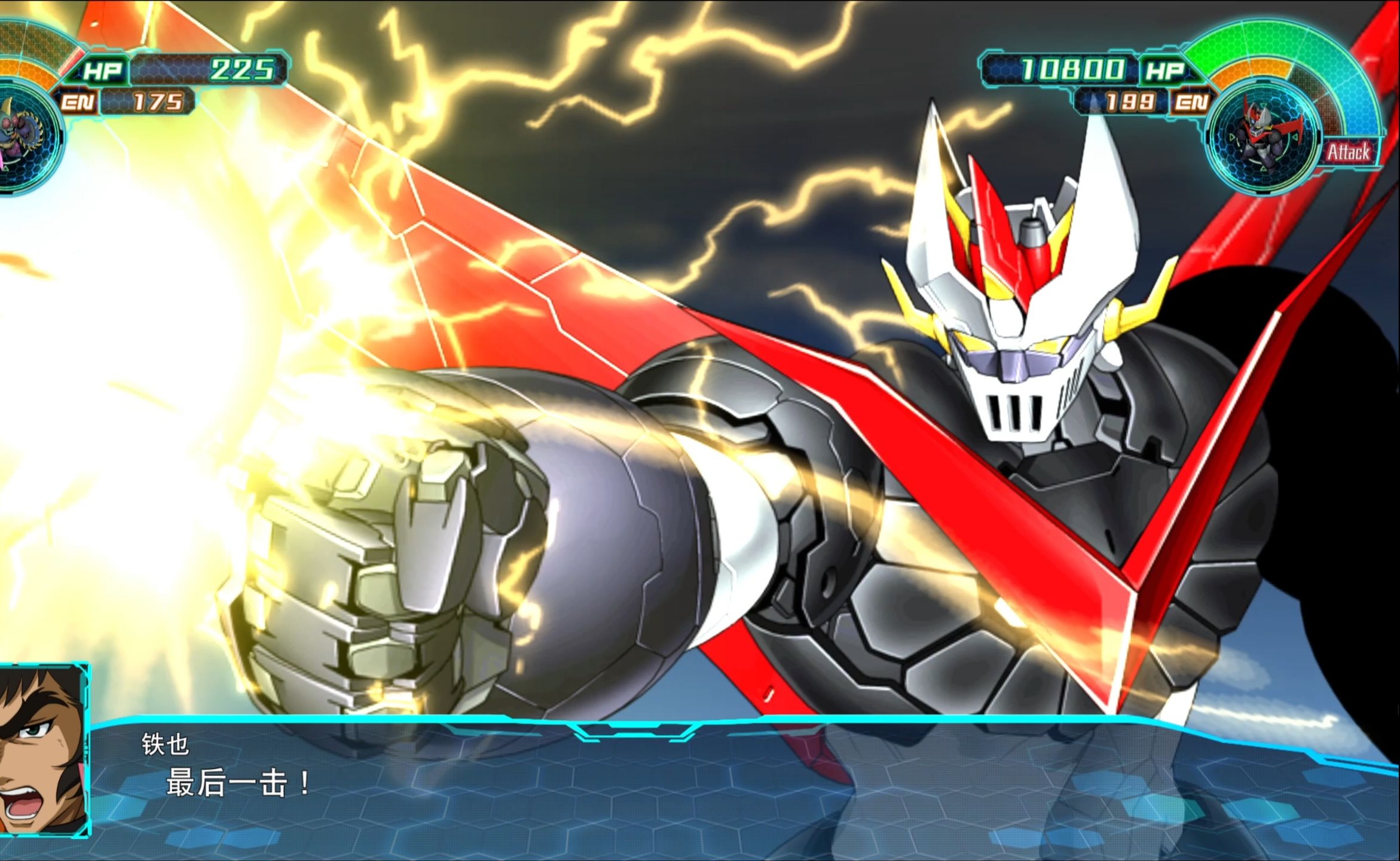Click the Great Mazinger unit portrait icon

coord(1263,136)
